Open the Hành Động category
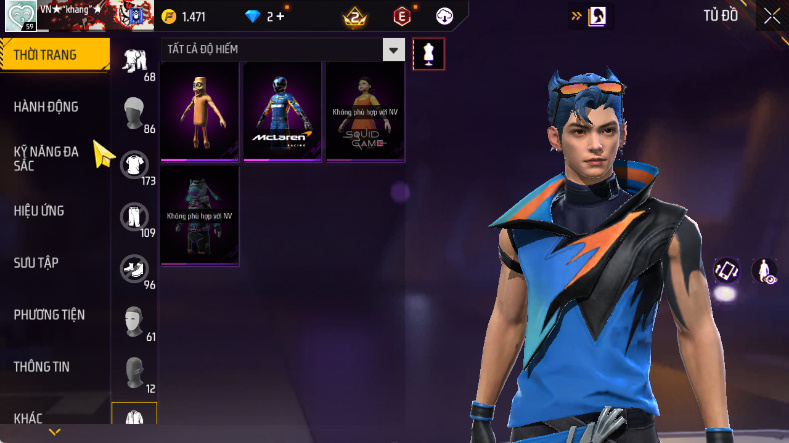 [47, 107]
